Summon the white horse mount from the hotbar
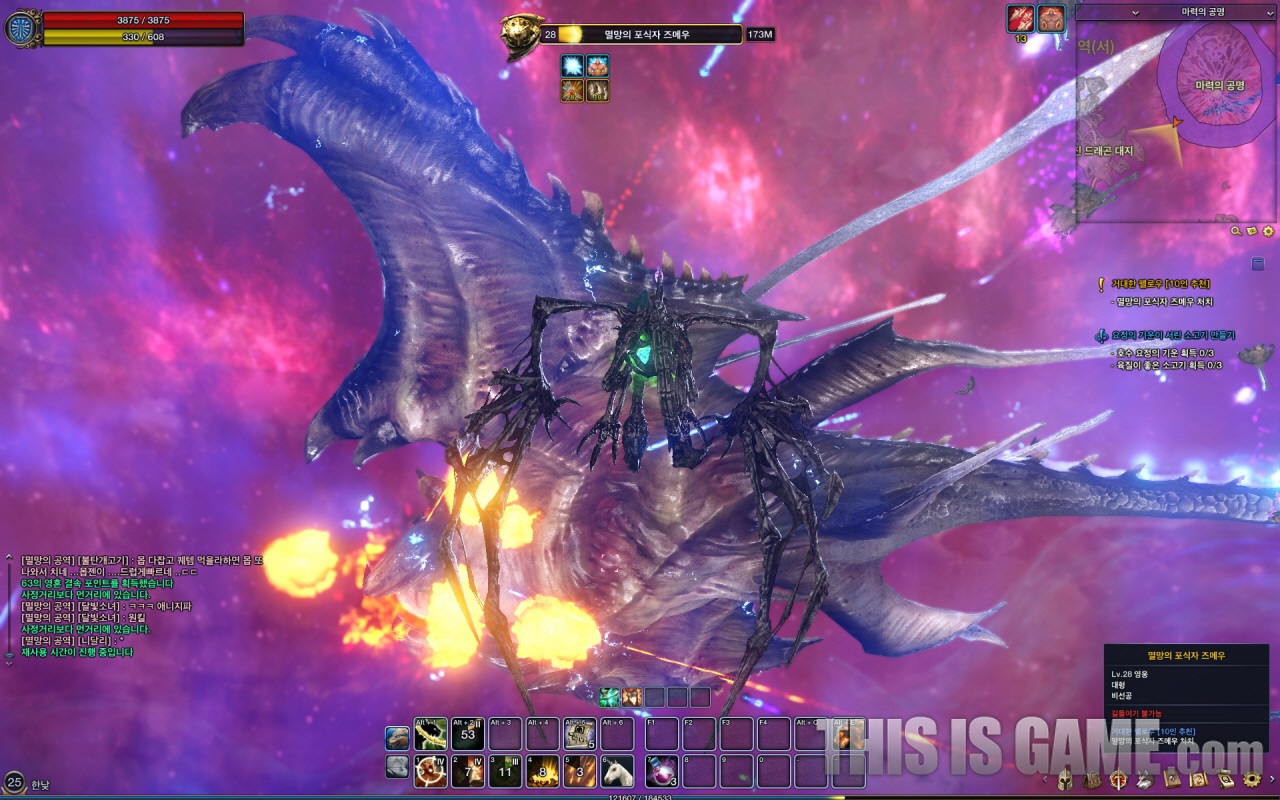This screenshot has height=800, width=1280. click(618, 771)
